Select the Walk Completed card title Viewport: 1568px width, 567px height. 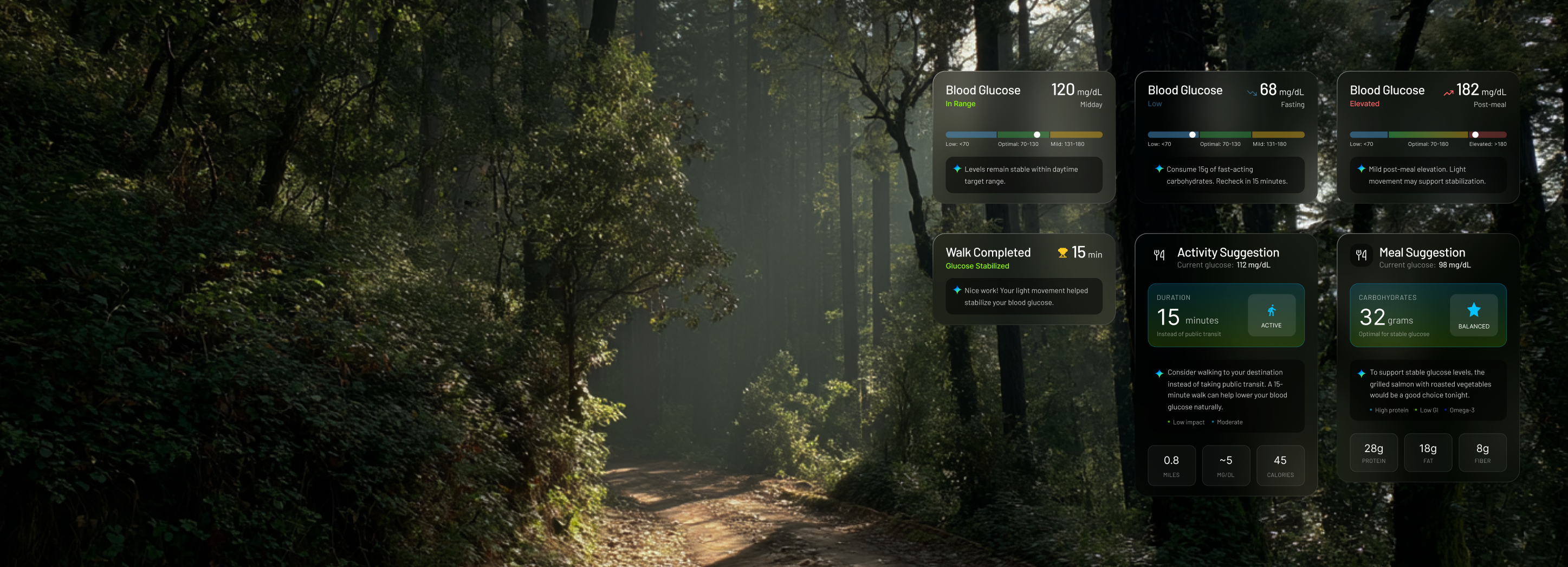pos(988,253)
